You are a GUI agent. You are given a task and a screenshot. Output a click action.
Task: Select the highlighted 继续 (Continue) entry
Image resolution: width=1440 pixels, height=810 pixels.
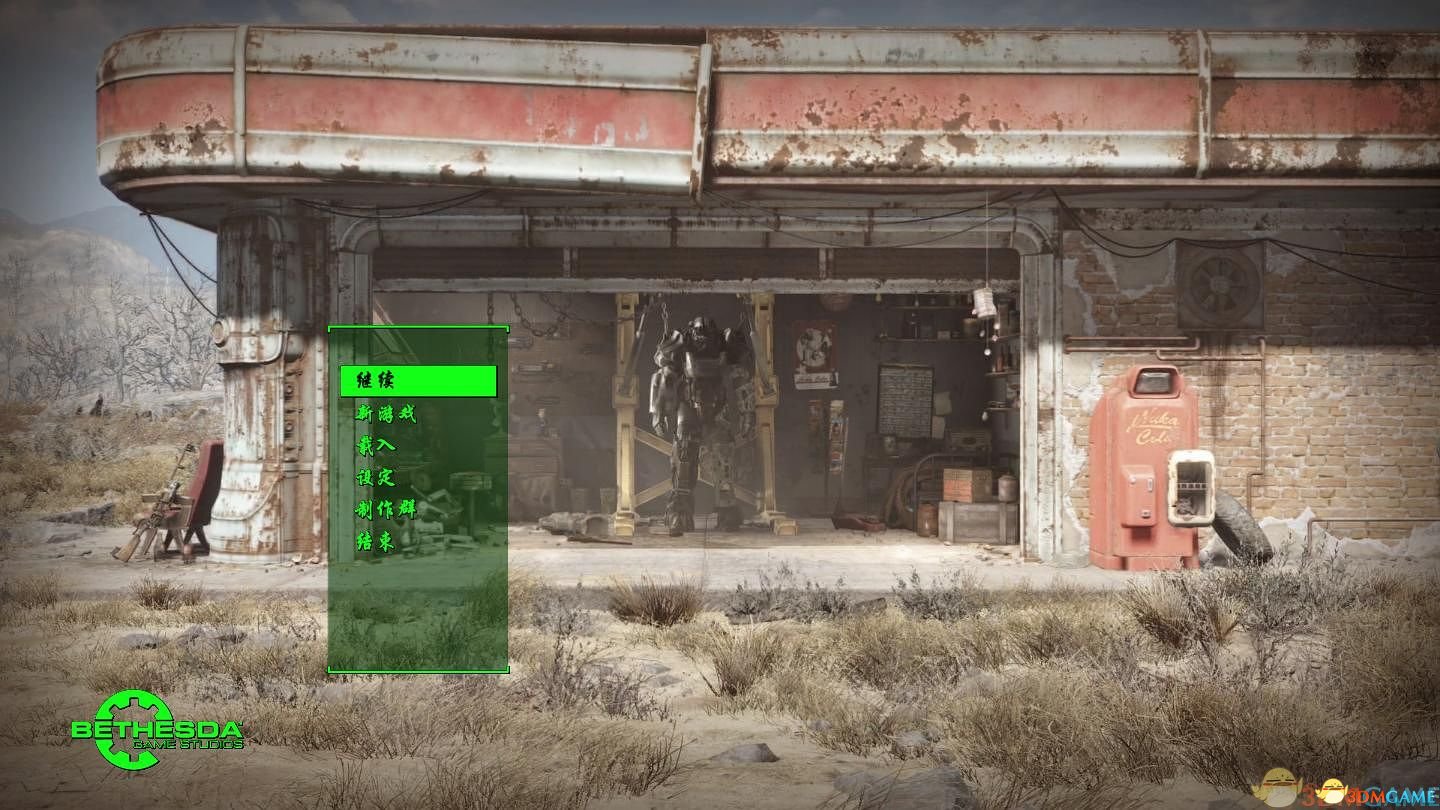(417, 381)
